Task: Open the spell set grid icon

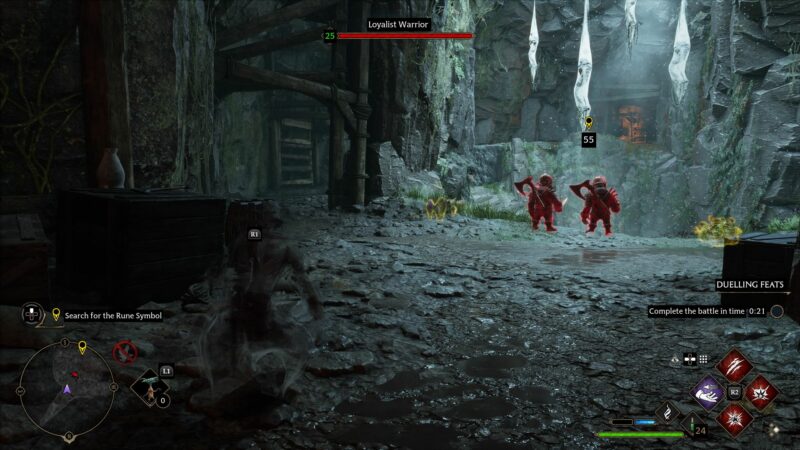Action: (703, 359)
